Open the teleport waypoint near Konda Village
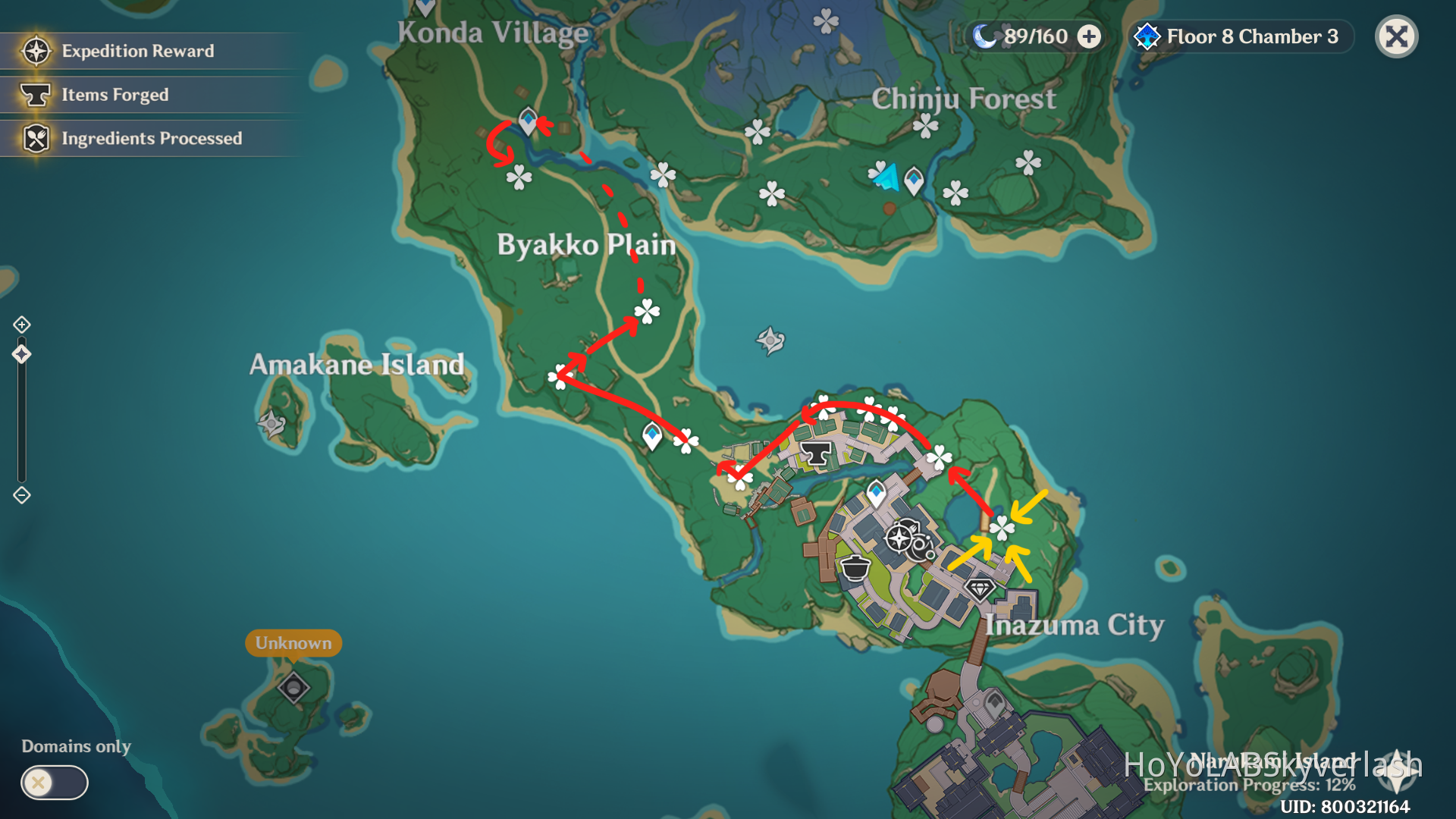 (x=526, y=118)
